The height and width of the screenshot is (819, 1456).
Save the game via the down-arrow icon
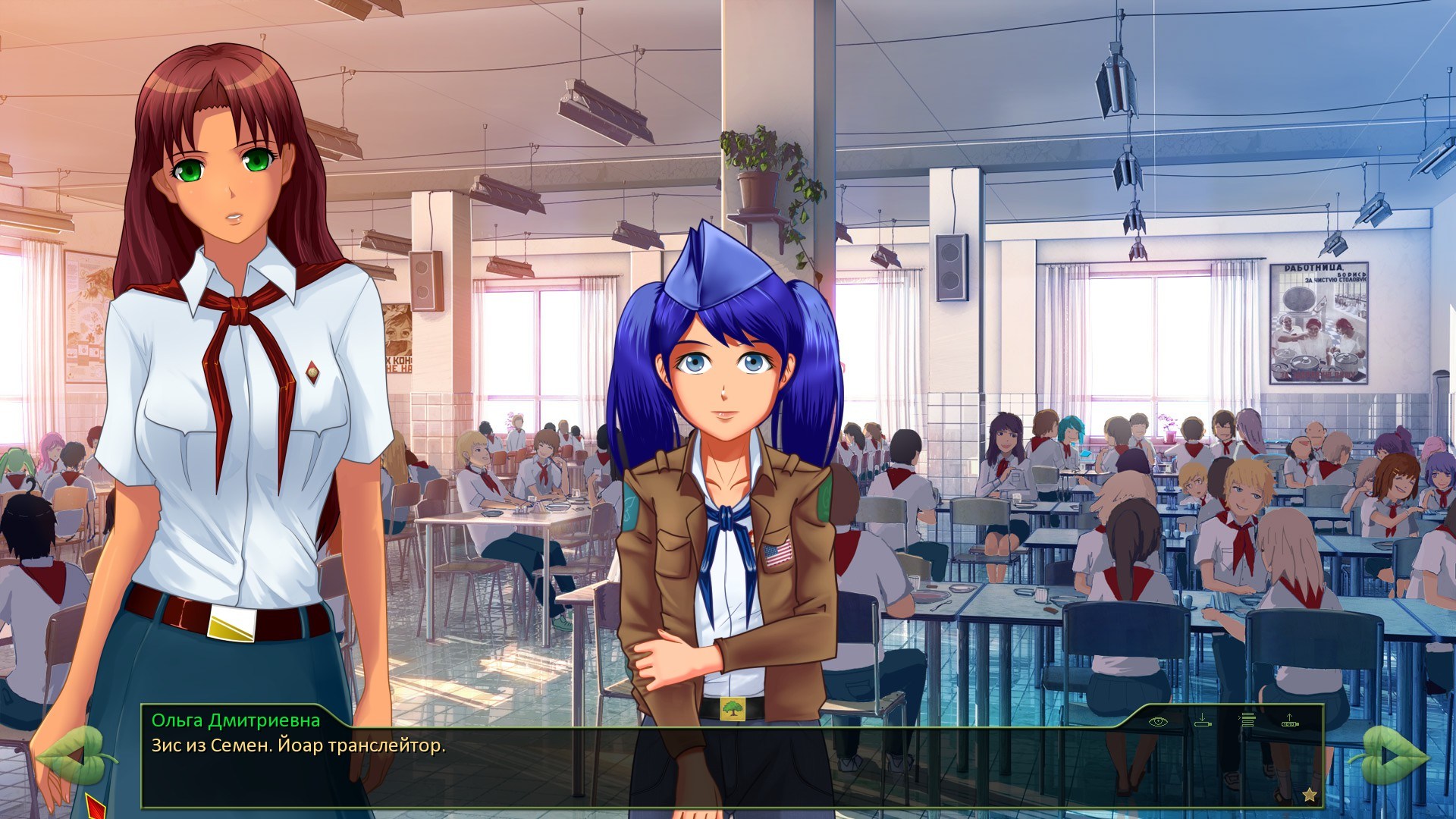(x=1203, y=720)
